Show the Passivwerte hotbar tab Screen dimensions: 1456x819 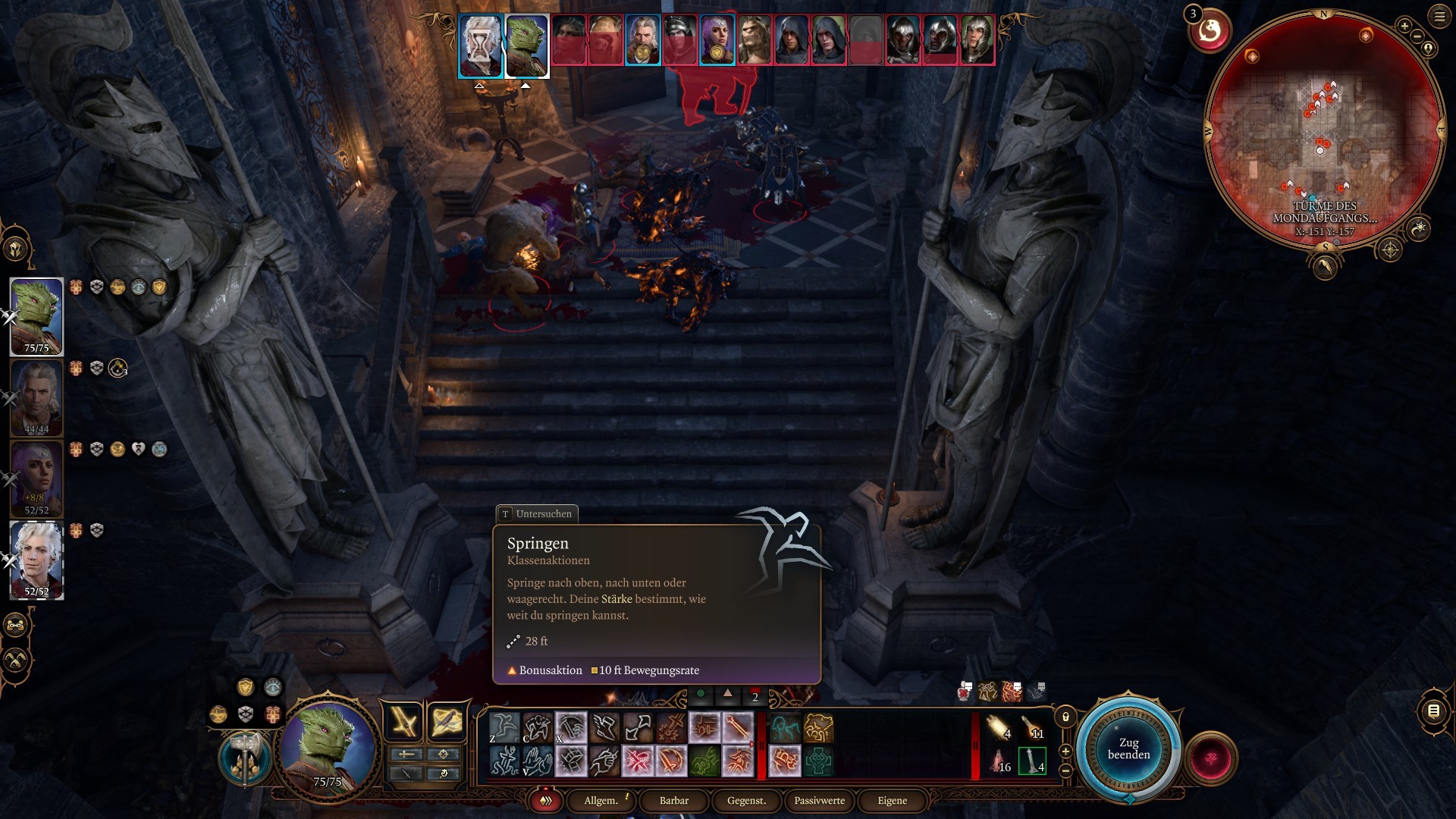819,800
